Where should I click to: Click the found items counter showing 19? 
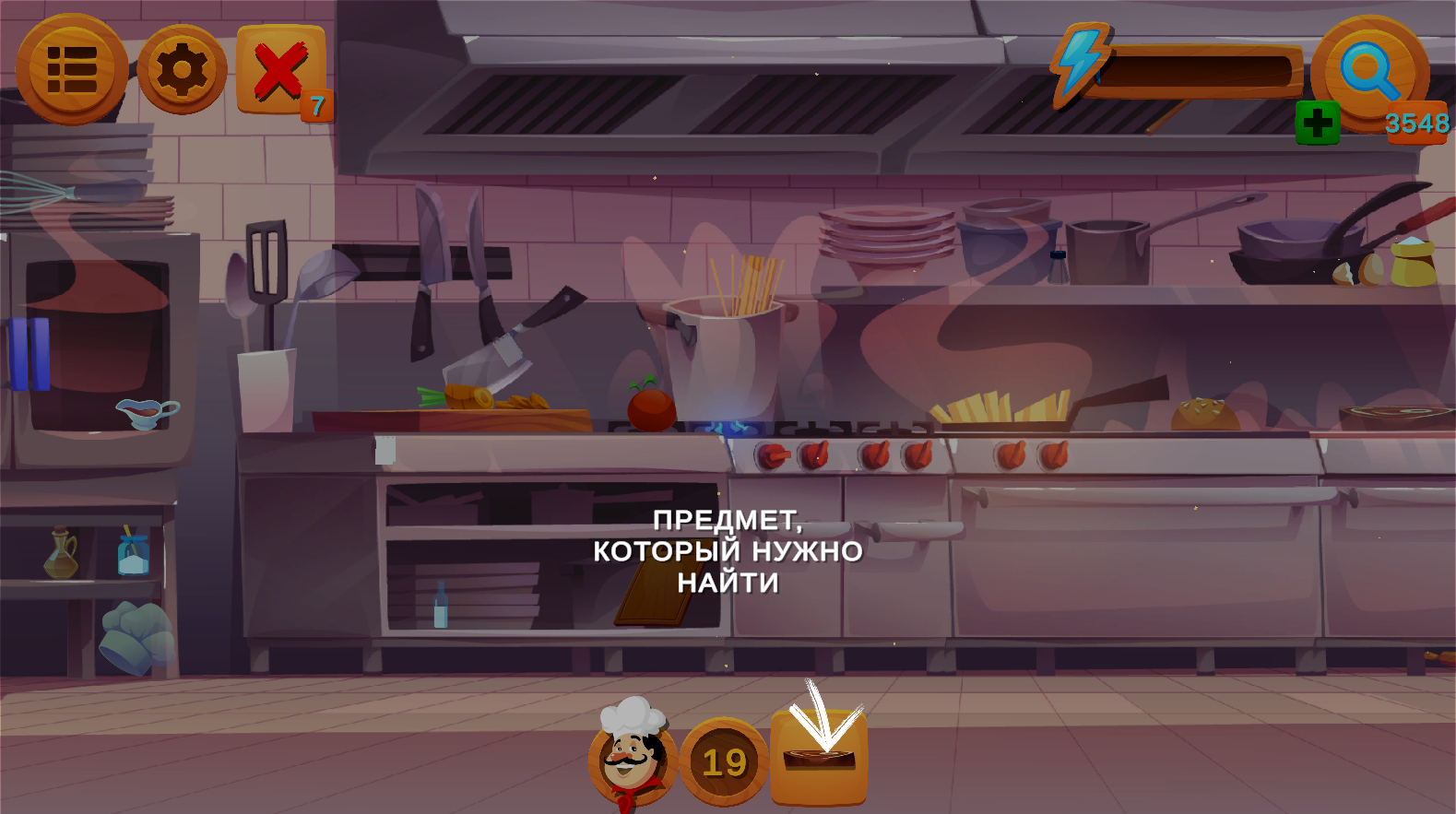724,761
